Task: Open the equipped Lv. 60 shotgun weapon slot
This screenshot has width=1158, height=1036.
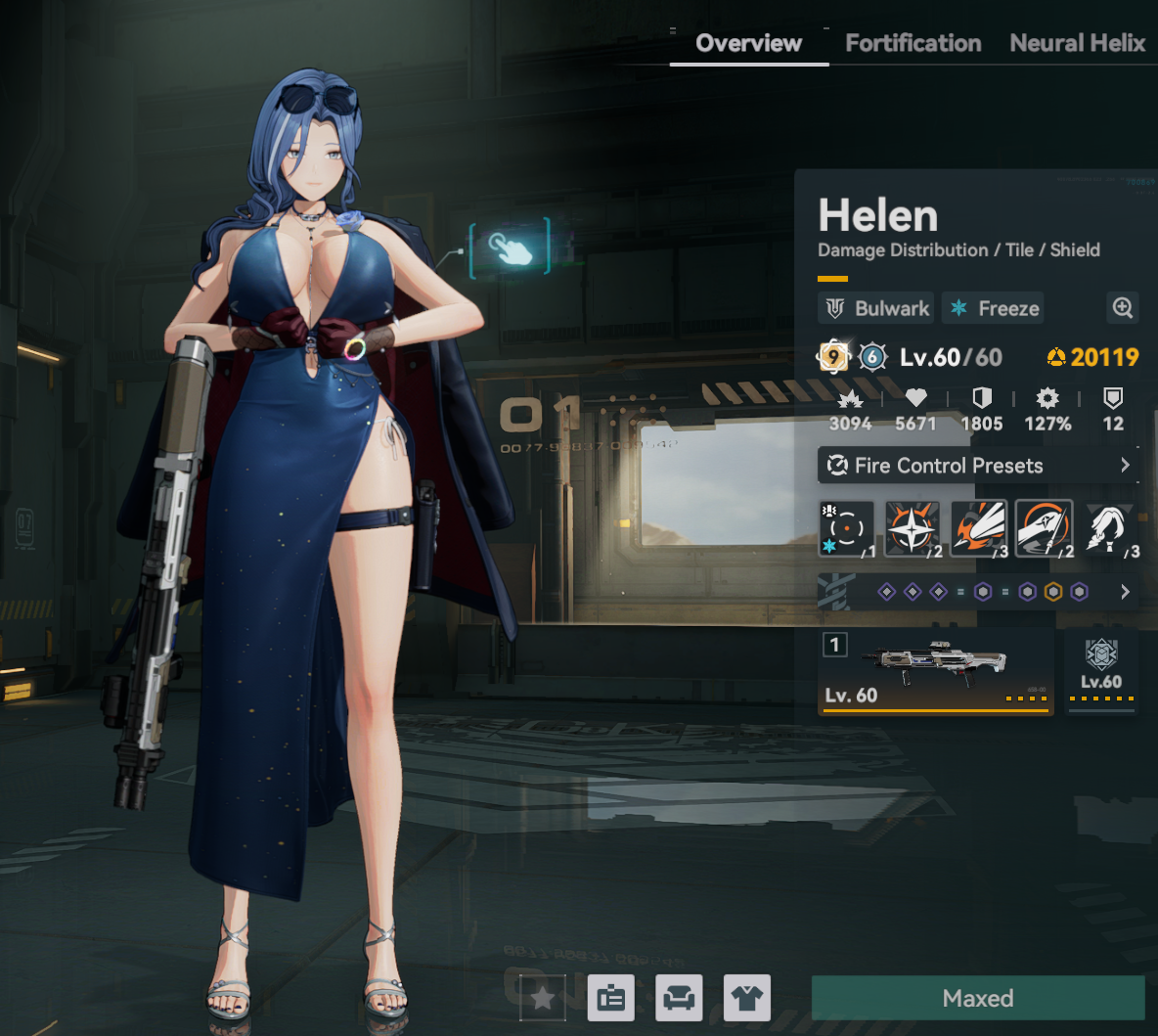Action: click(x=935, y=671)
